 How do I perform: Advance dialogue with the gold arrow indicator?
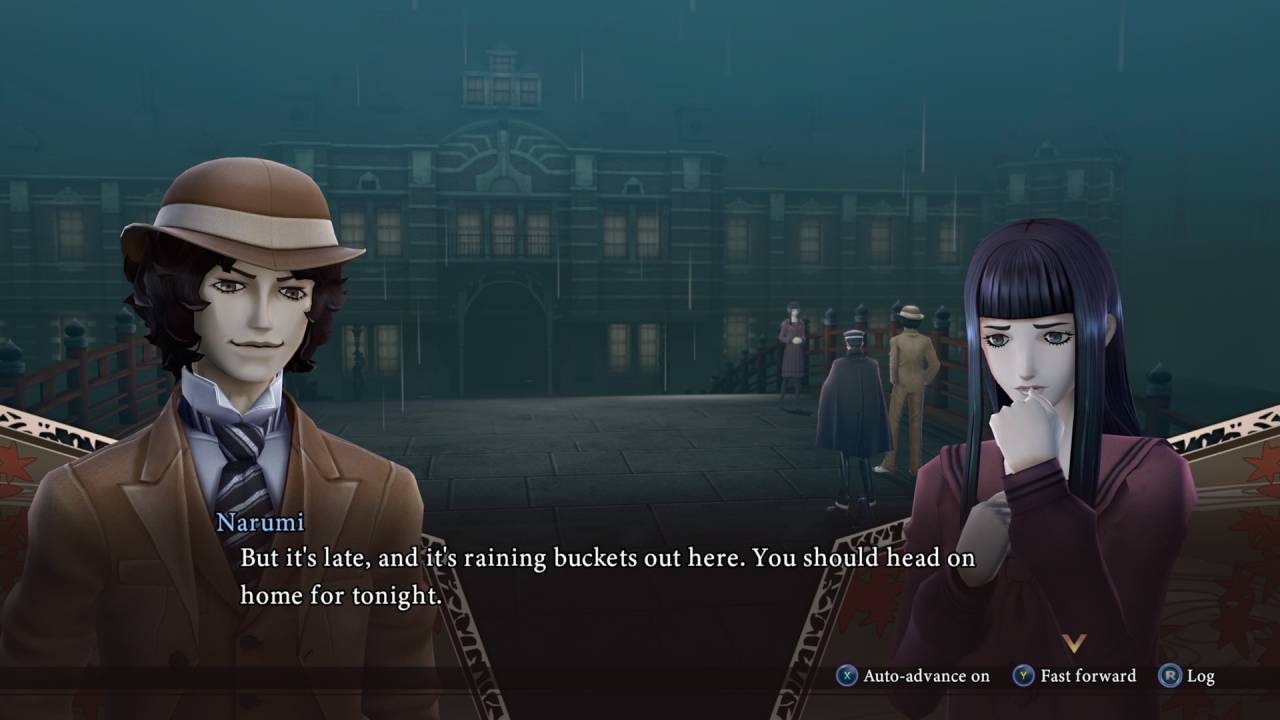(x=1074, y=643)
